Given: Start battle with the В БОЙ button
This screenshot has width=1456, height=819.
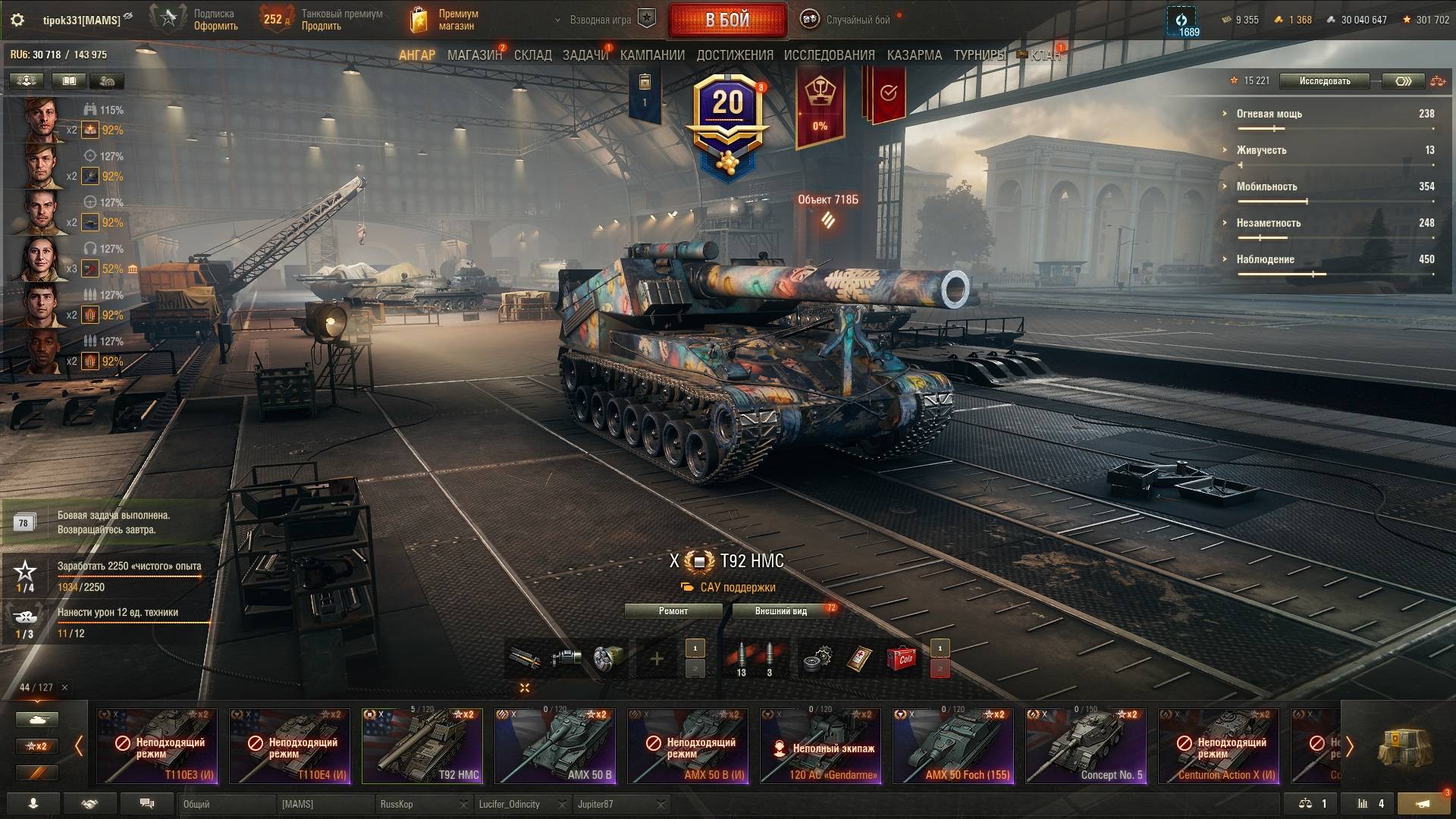Looking at the screenshot, I should pyautogui.click(x=727, y=20).
